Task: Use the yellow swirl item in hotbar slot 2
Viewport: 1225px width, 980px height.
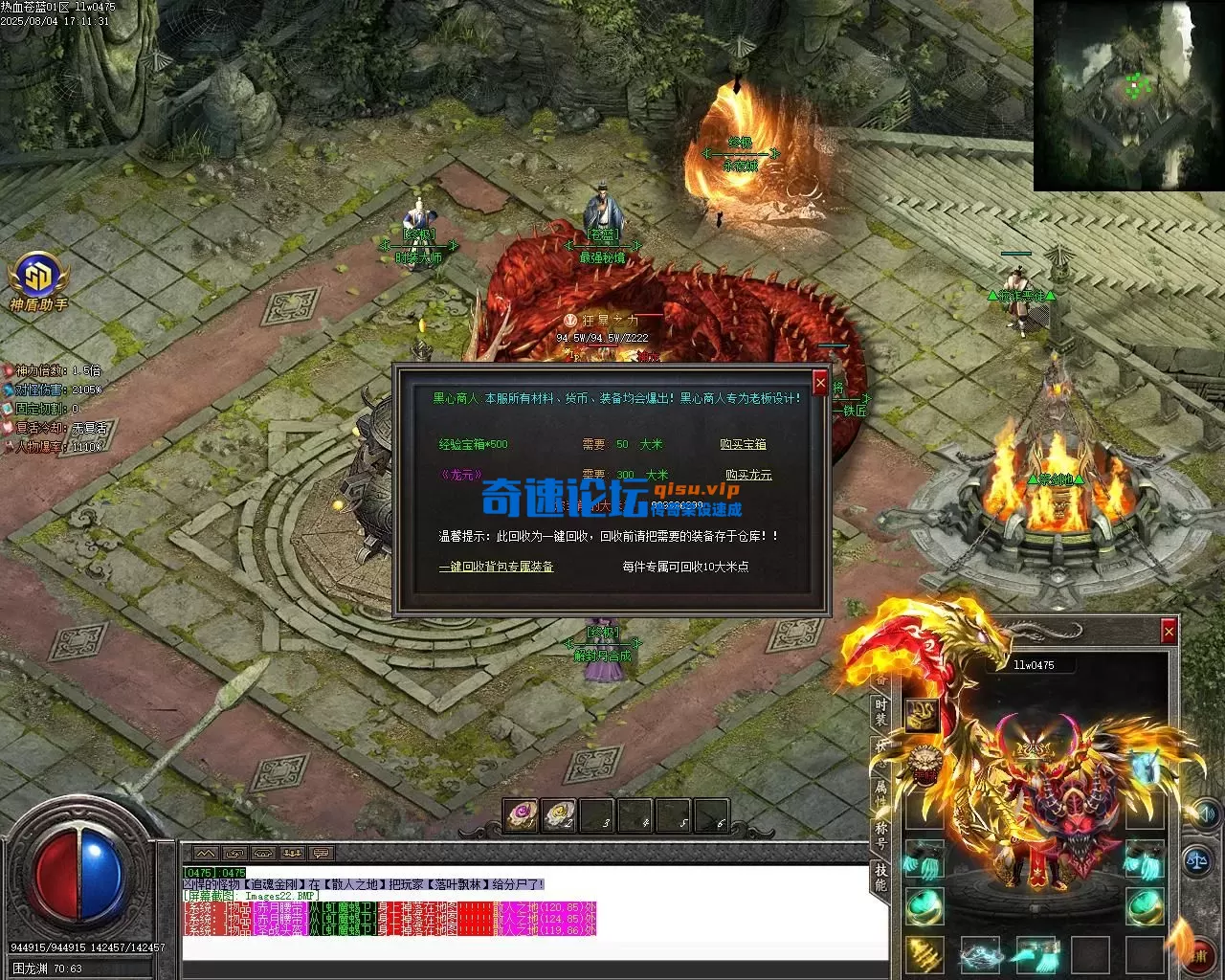Action: [559, 815]
